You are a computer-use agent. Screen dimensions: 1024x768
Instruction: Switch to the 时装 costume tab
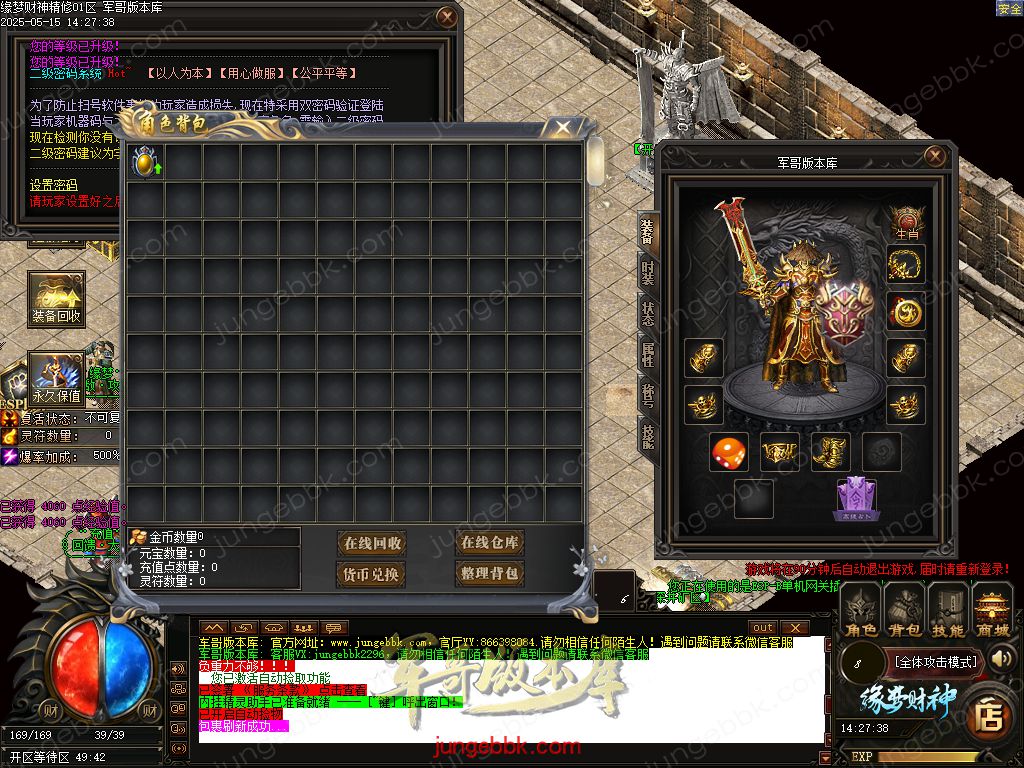click(647, 271)
